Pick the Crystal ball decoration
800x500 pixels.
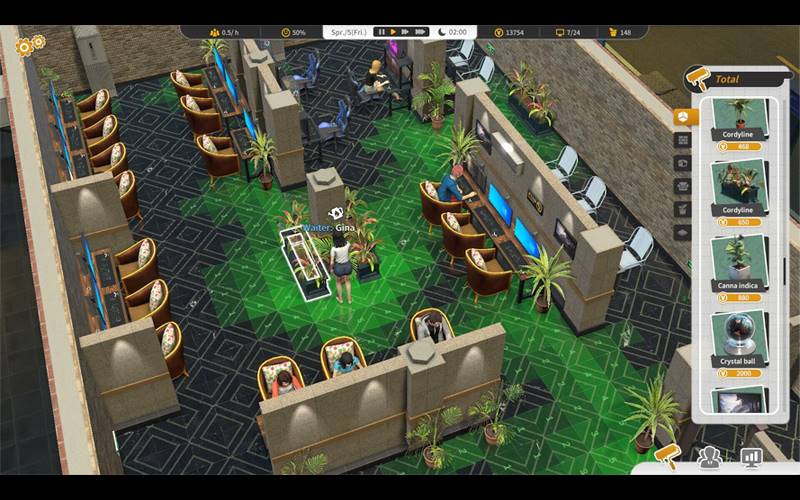[x=739, y=340]
